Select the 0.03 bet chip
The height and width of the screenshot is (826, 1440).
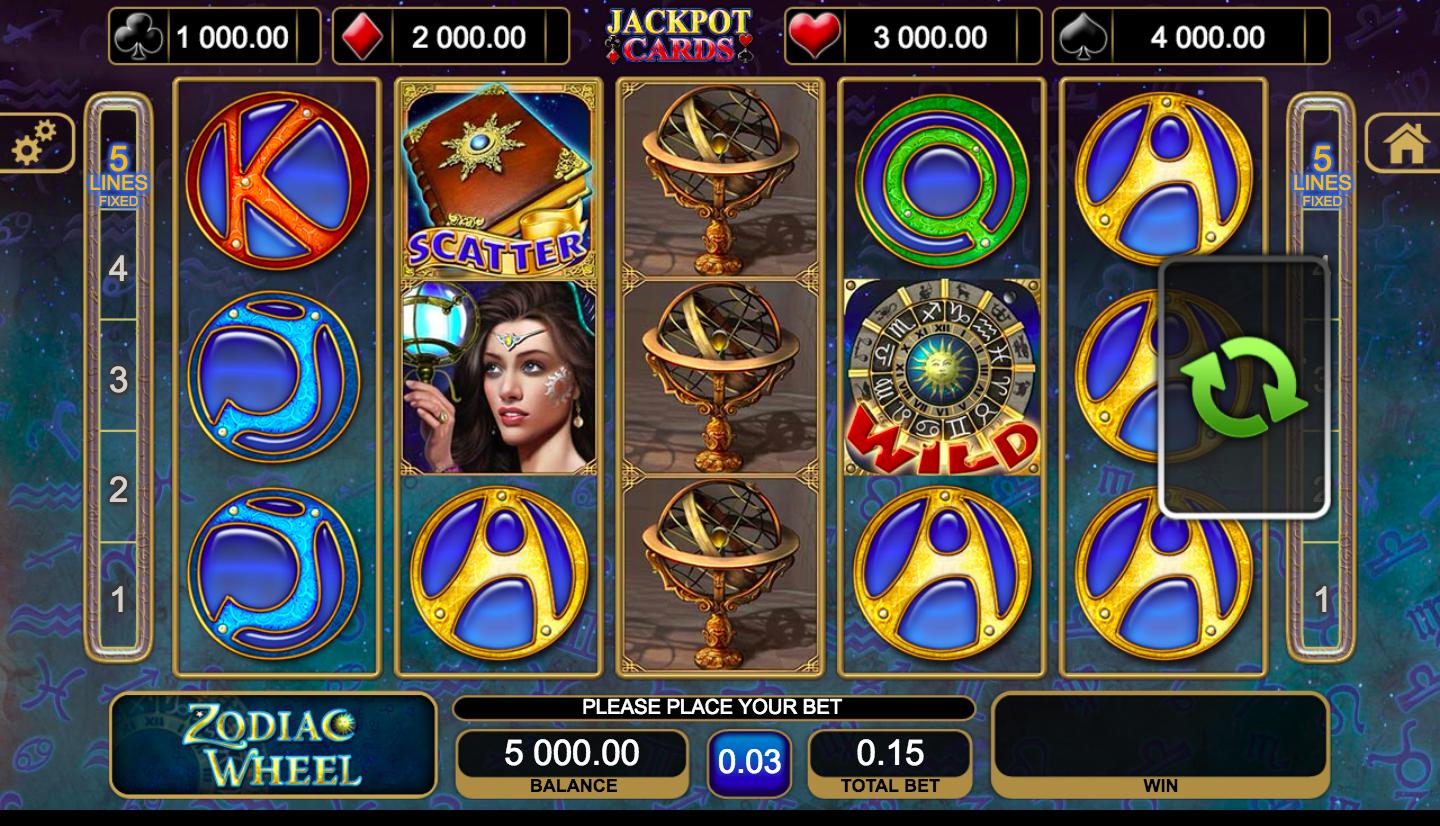coord(750,761)
